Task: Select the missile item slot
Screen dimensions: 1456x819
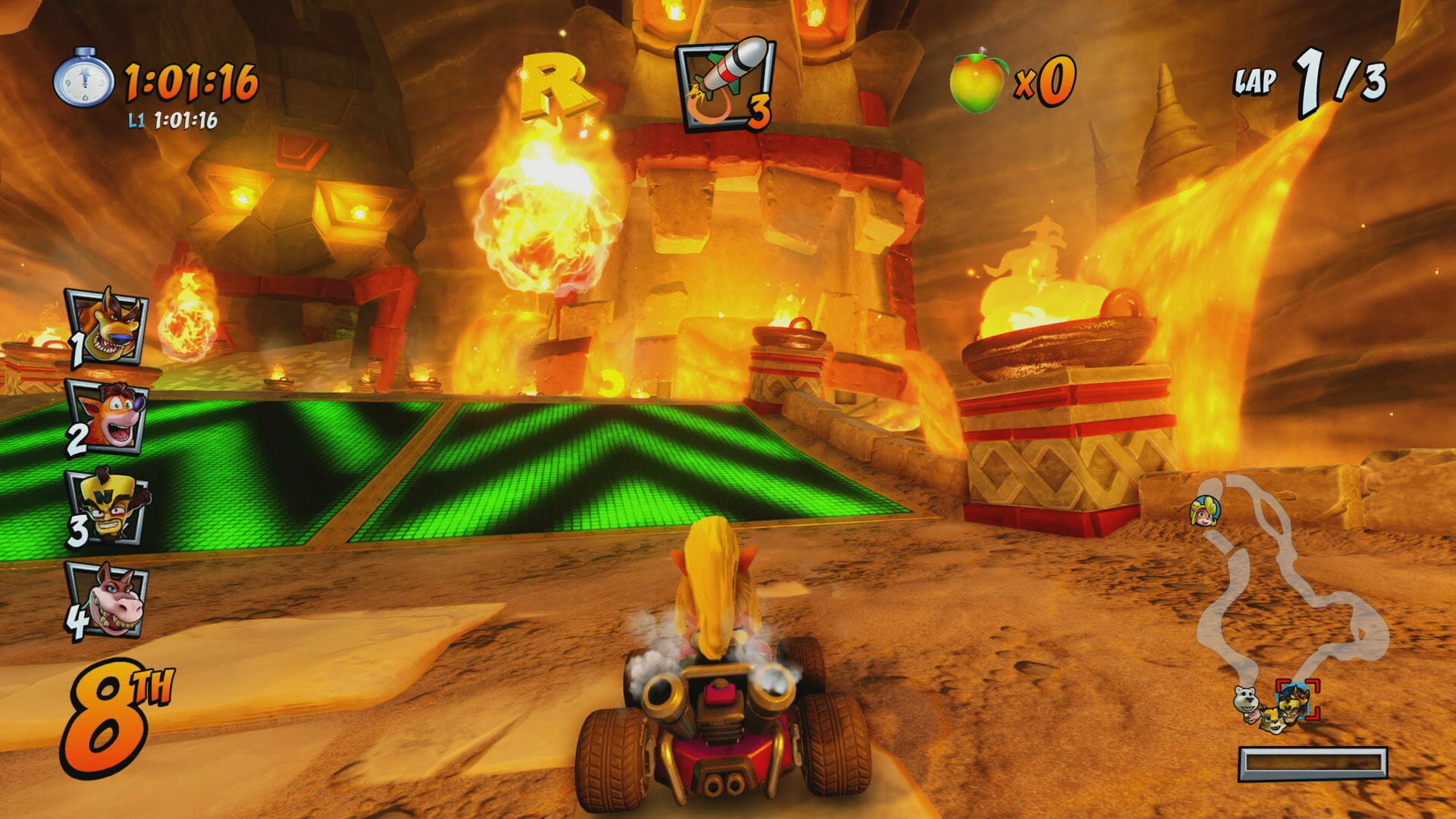Action: [x=724, y=83]
